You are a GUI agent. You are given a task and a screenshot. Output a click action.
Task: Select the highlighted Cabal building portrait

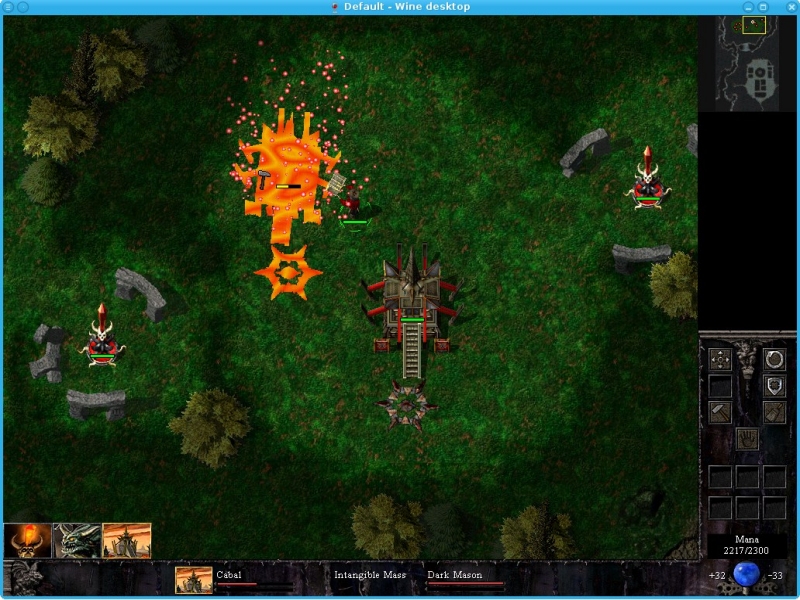(x=127, y=541)
